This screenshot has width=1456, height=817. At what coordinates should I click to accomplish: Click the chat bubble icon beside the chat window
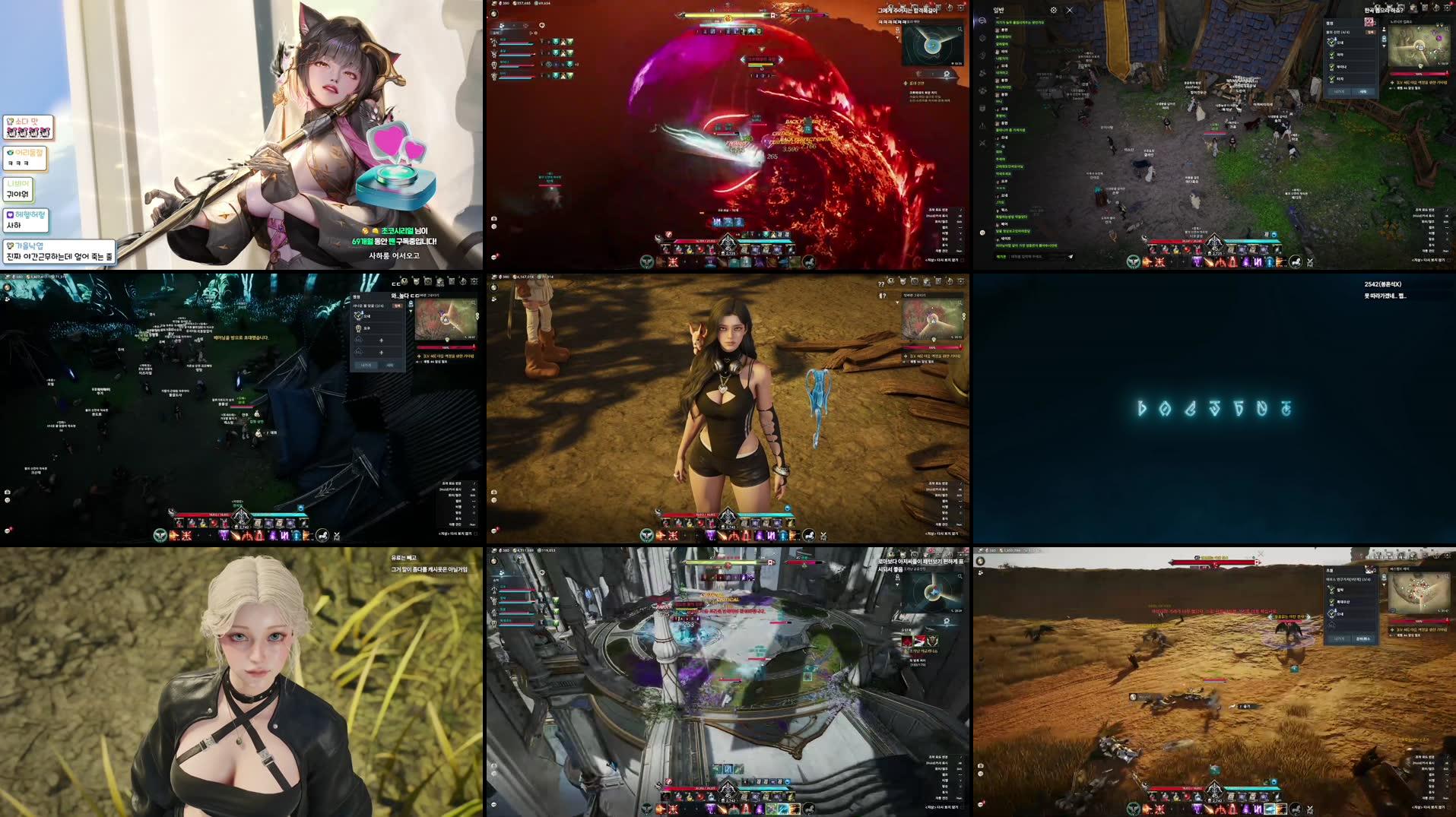pos(982,21)
